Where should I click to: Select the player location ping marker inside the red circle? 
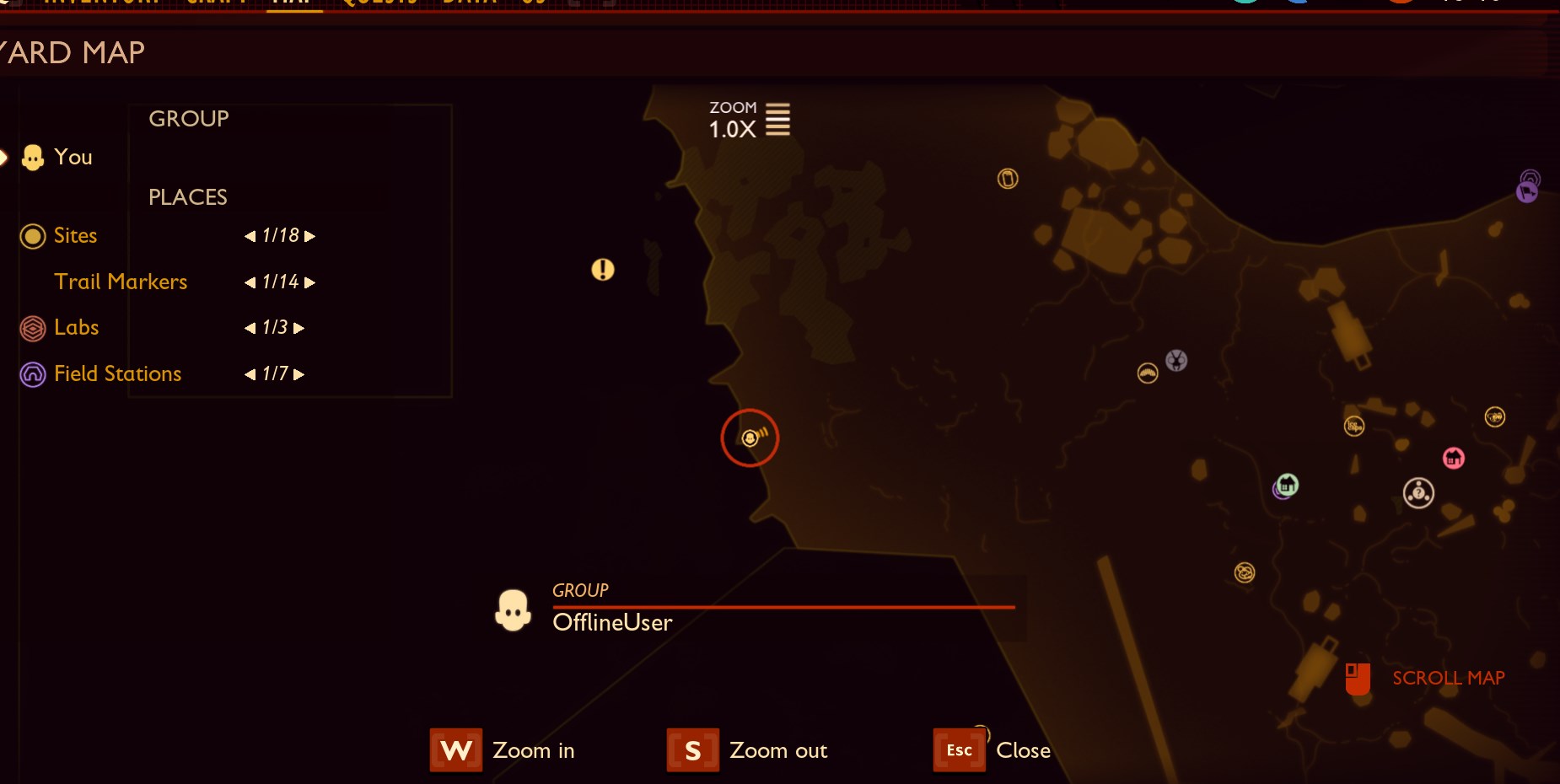(751, 438)
